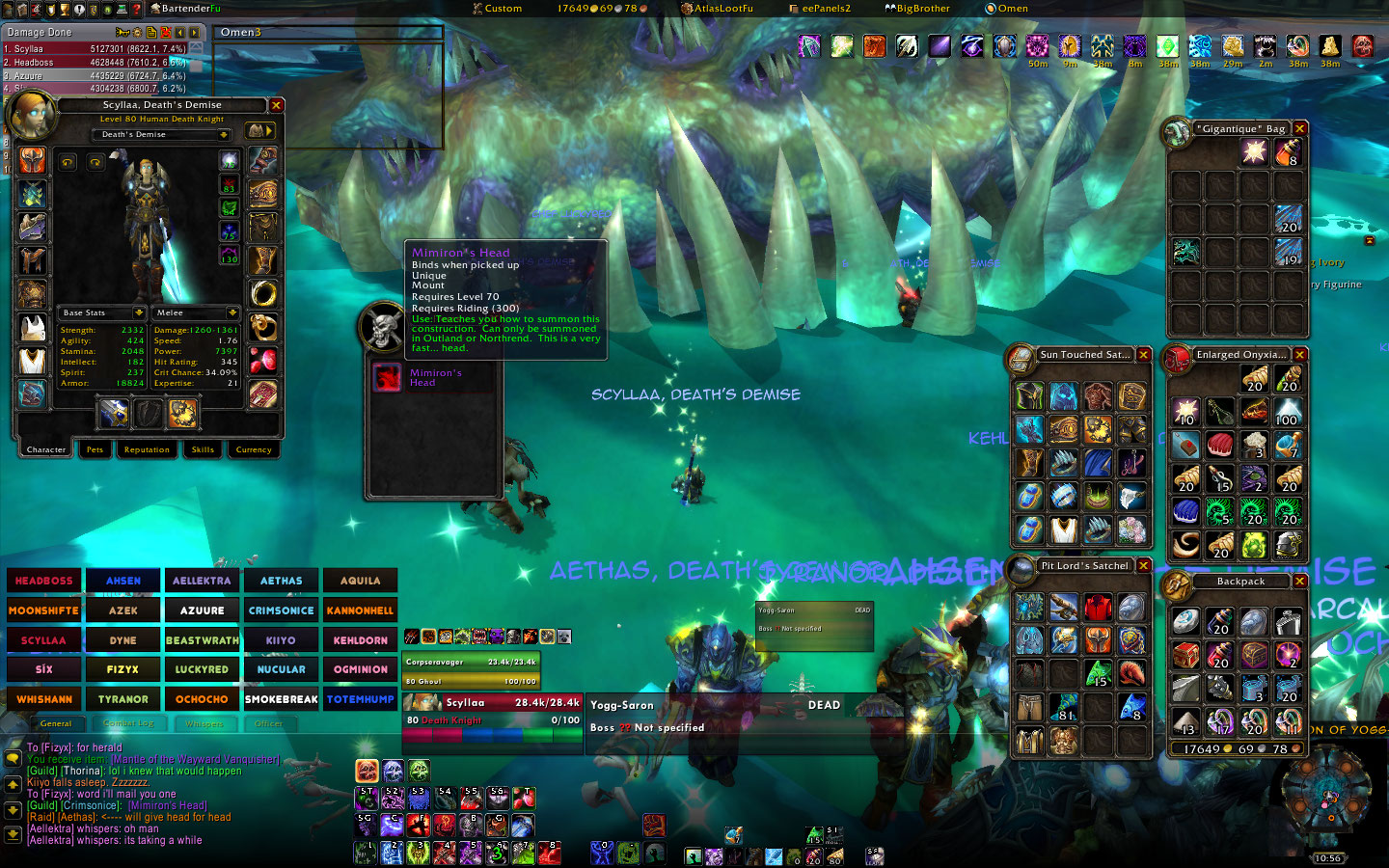This screenshot has width=1389, height=868.
Task: Open the Skills tab
Action: coord(203,449)
